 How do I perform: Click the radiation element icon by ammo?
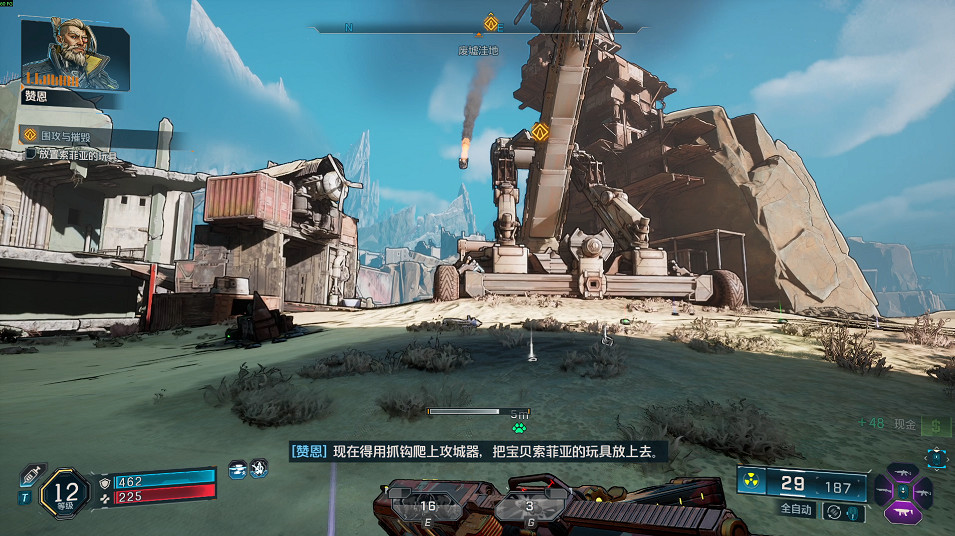tap(752, 480)
